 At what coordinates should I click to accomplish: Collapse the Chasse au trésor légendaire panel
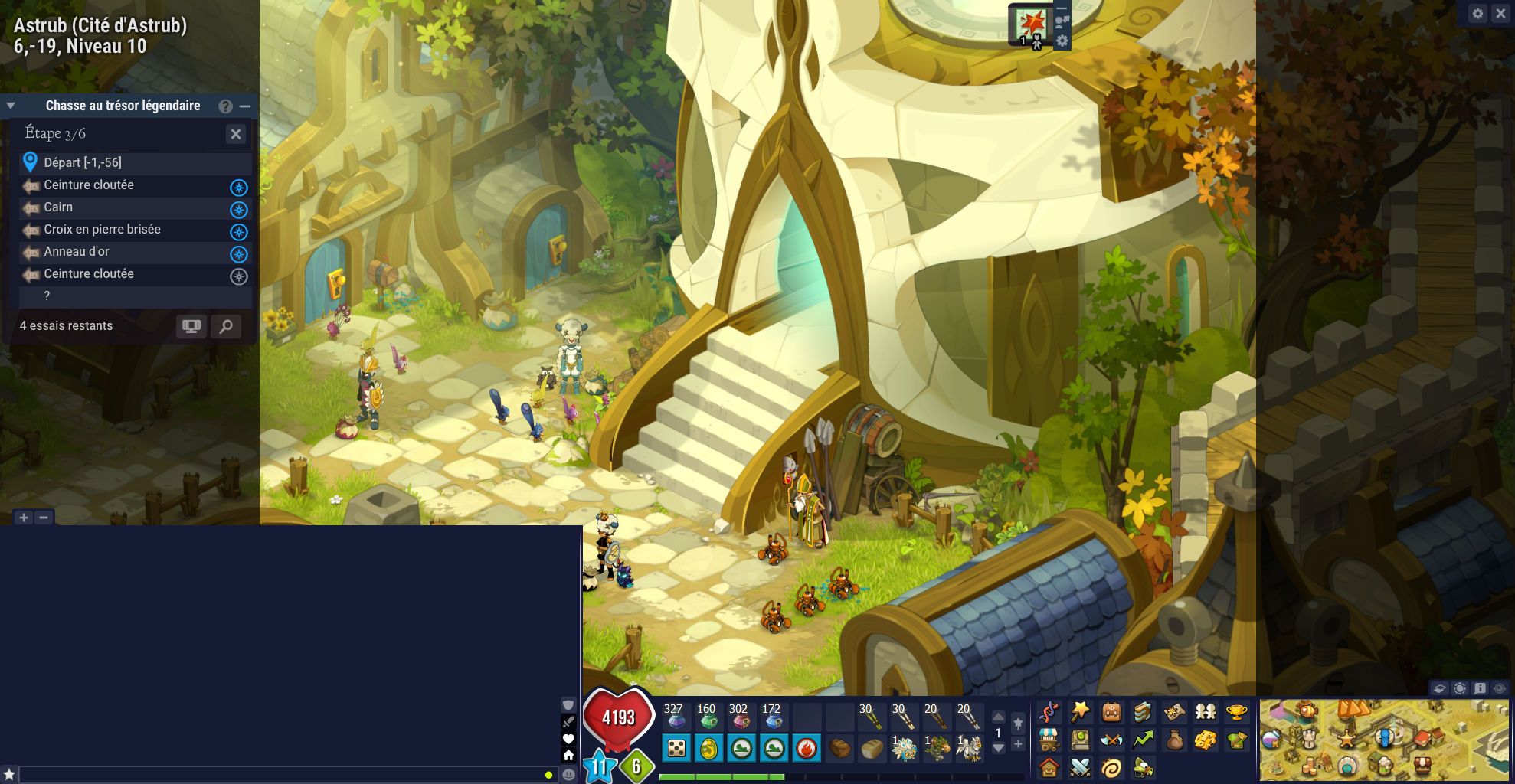pos(9,105)
